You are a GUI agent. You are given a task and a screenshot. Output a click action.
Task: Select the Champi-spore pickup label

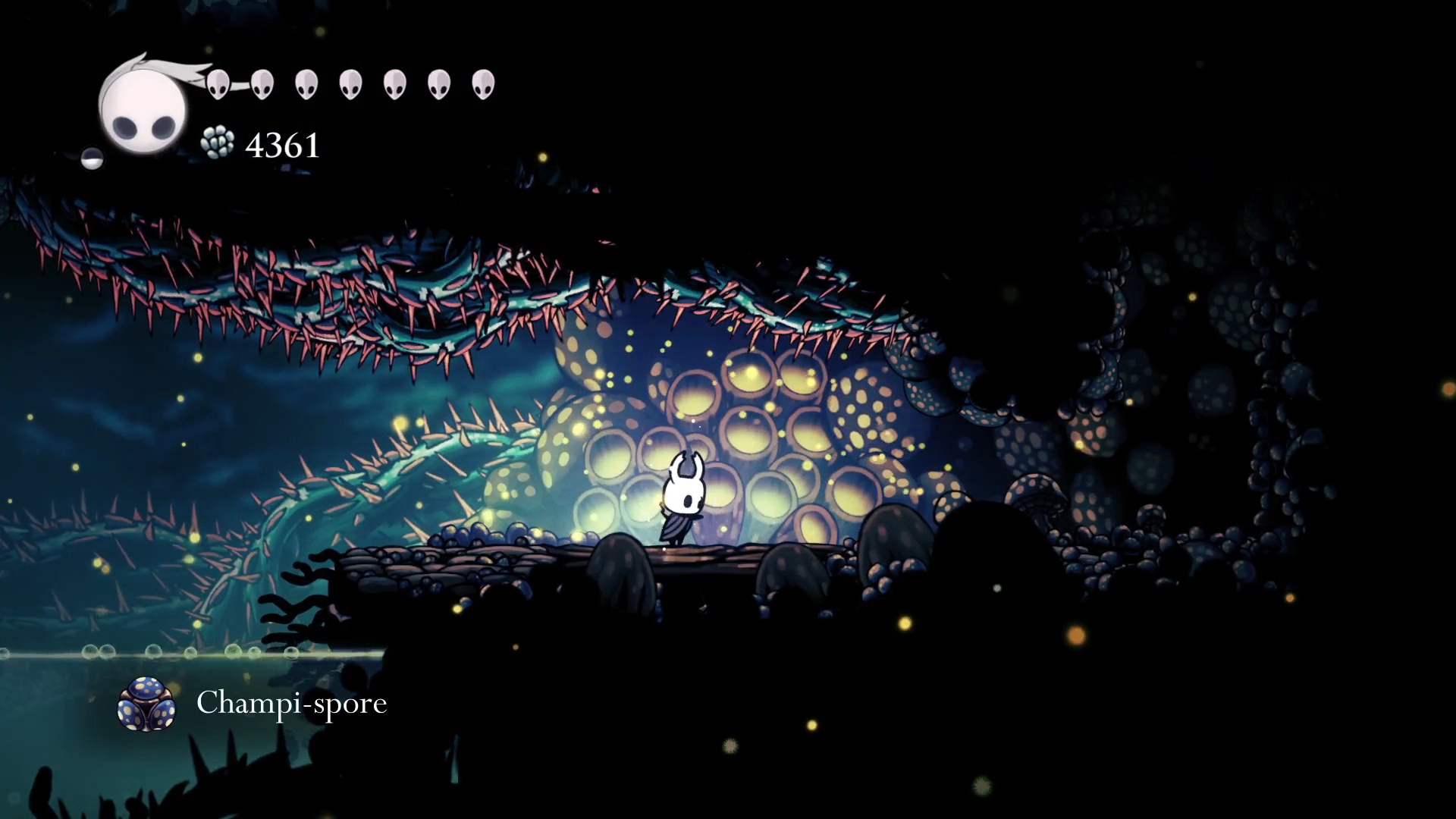click(x=292, y=703)
